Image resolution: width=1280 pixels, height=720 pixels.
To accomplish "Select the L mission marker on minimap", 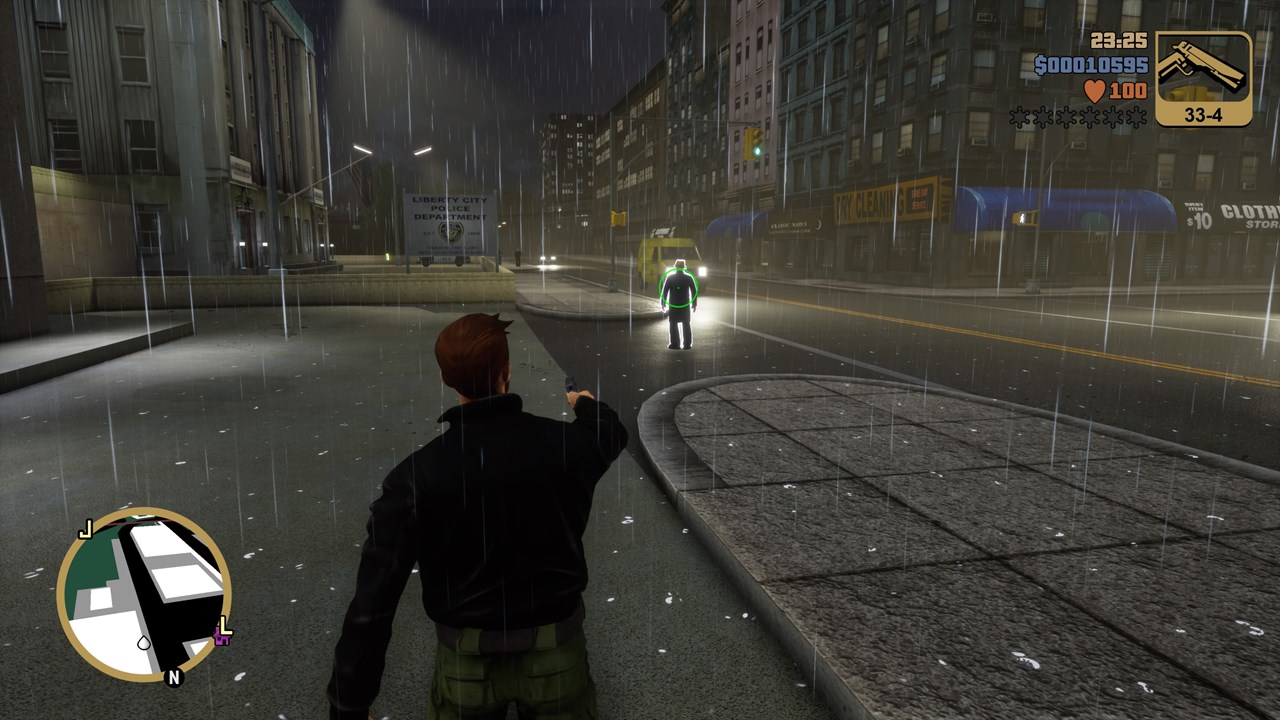I will [x=226, y=627].
